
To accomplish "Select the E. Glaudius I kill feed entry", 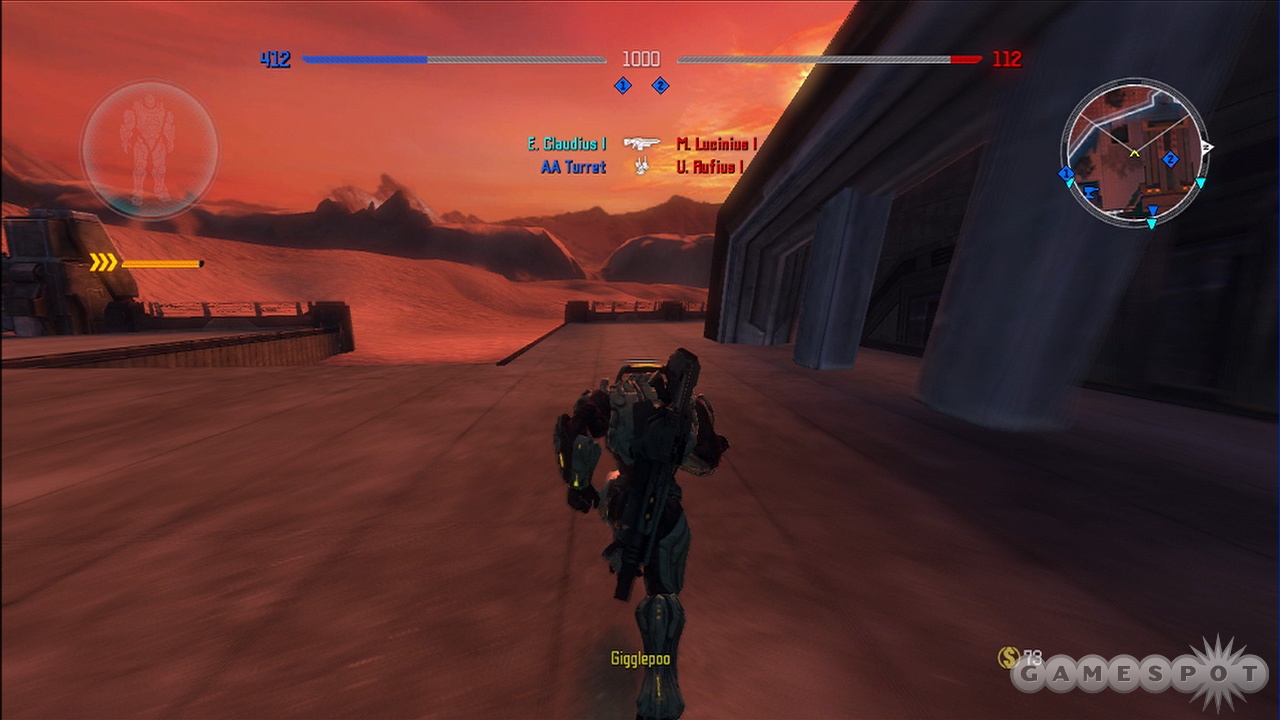I will pos(567,144).
